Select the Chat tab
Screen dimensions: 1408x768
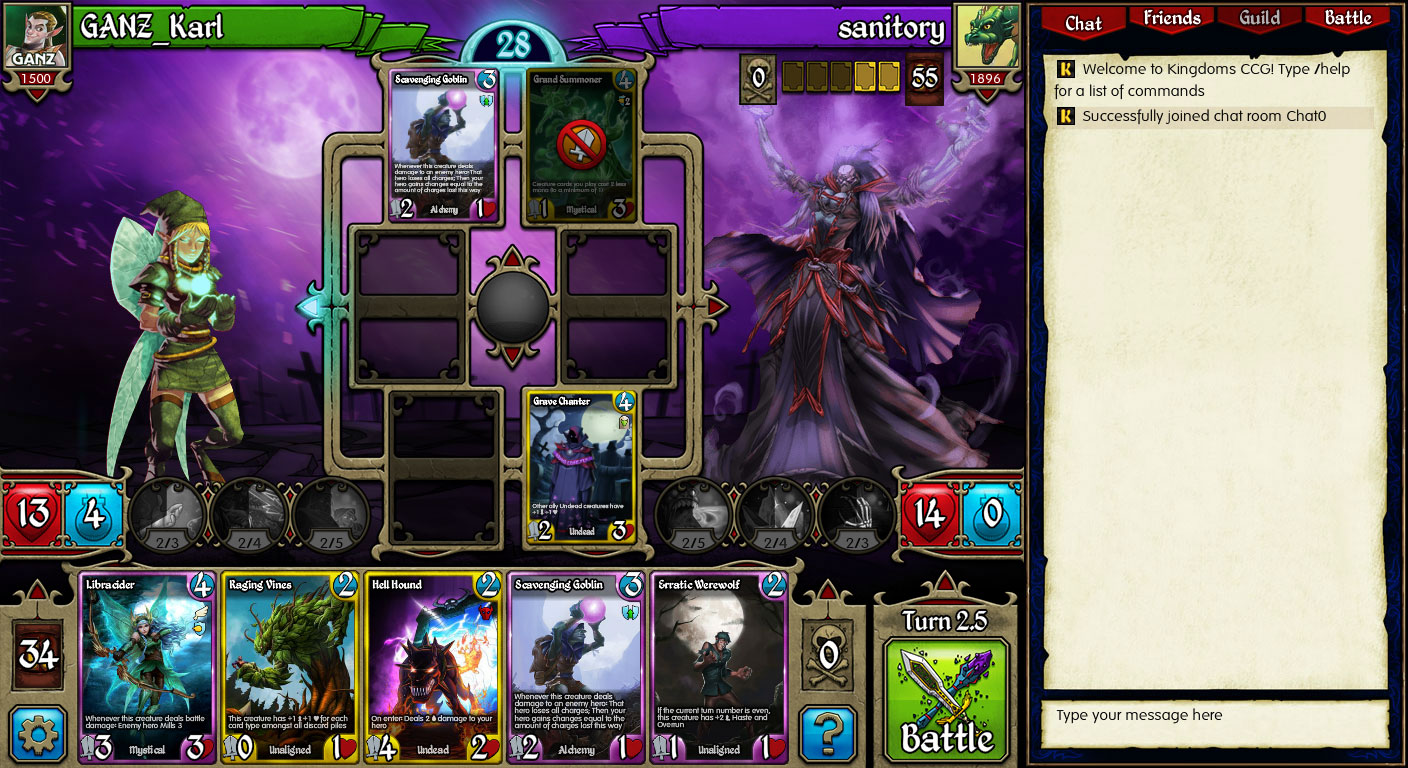point(1084,21)
